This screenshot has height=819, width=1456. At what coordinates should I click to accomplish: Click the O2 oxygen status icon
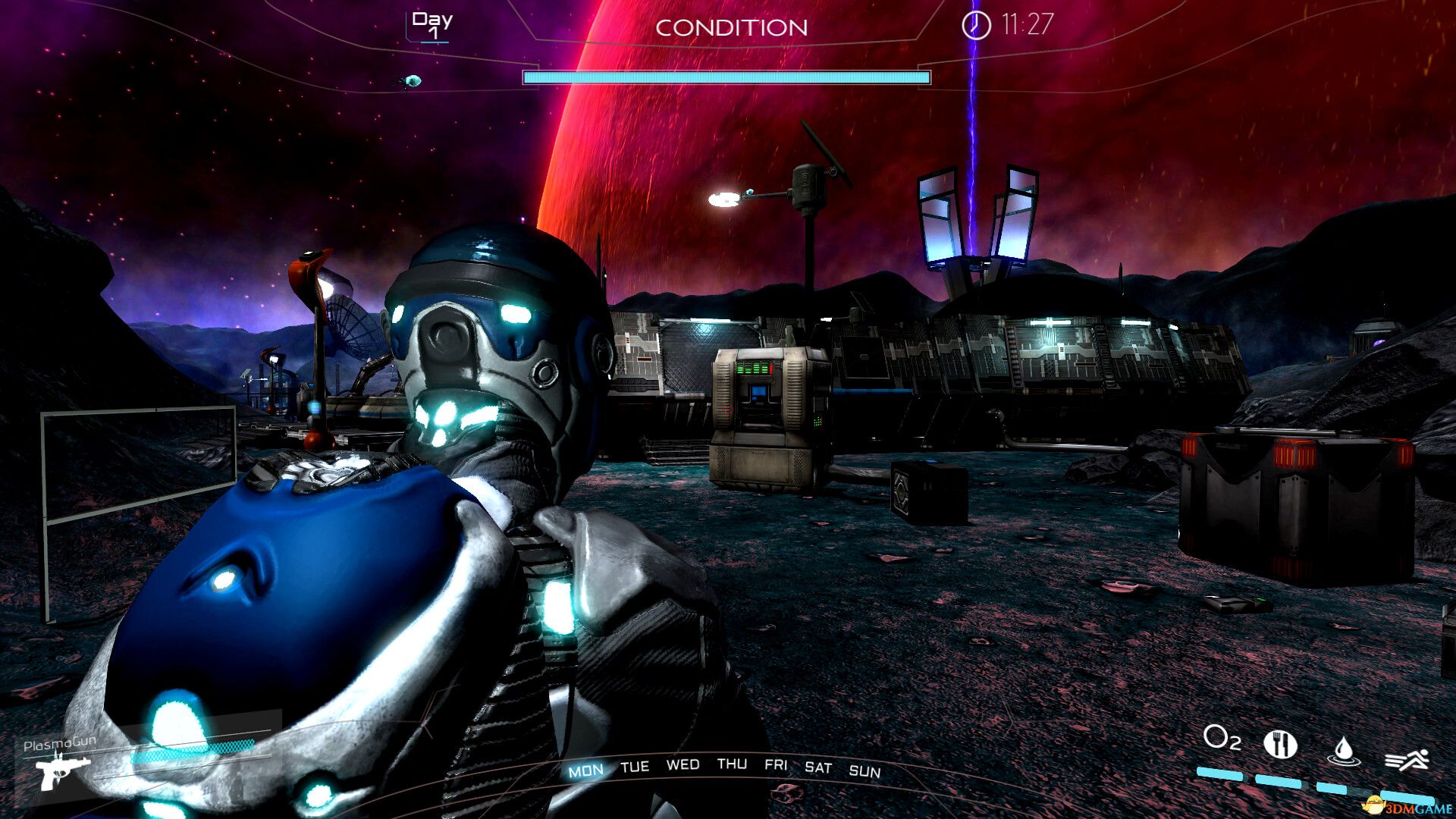(1222, 737)
